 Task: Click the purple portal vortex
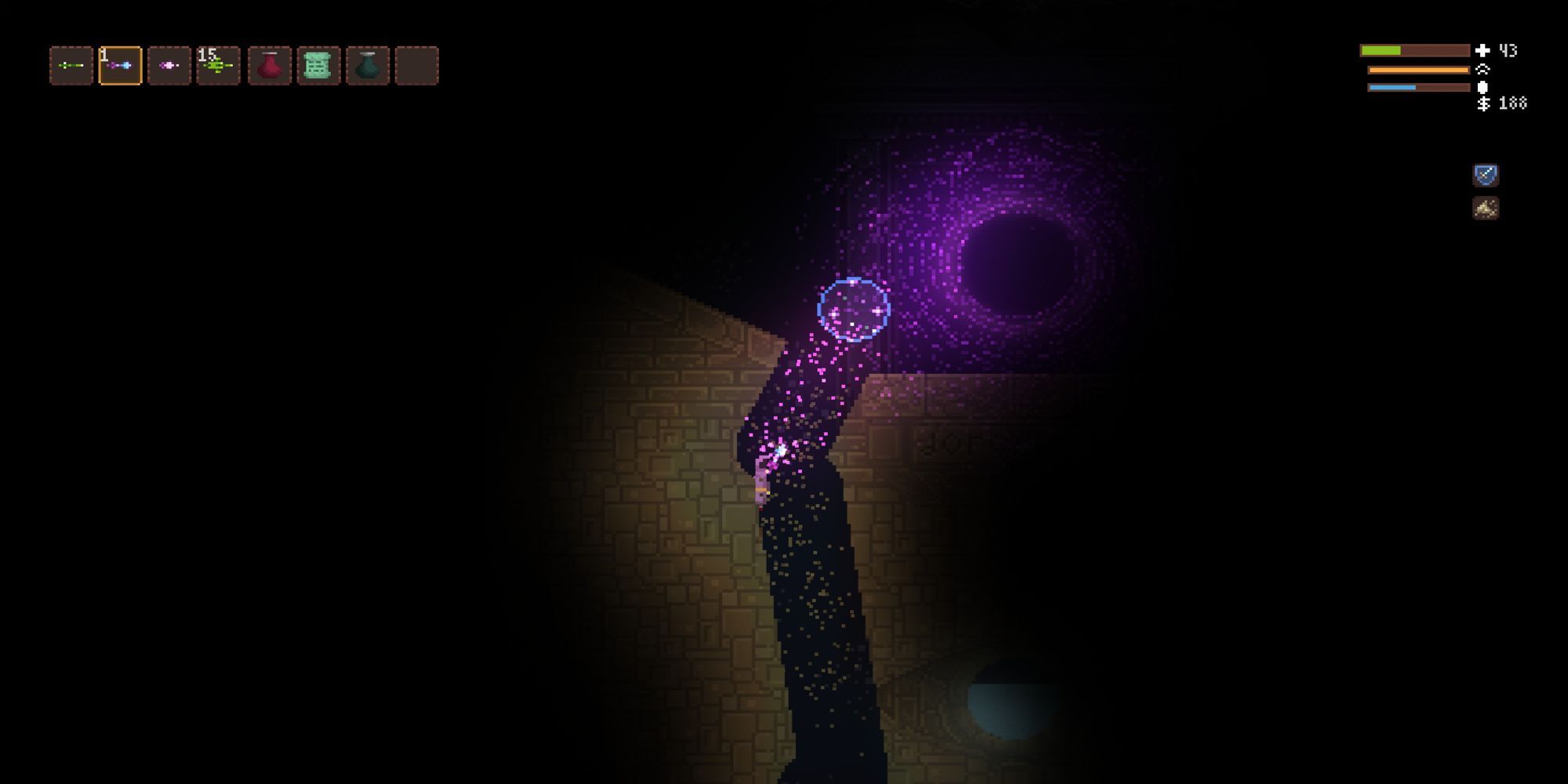1015,259
